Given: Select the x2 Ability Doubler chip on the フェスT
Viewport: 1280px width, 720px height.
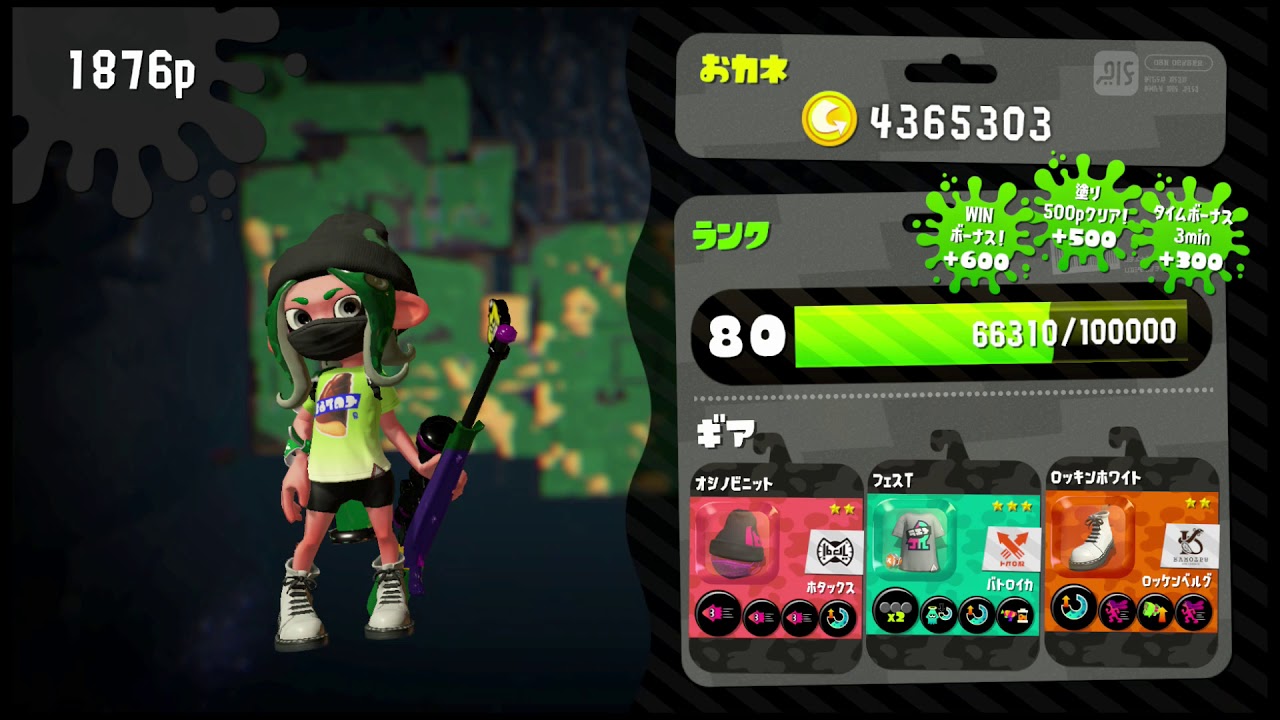Looking at the screenshot, I should [x=892, y=614].
